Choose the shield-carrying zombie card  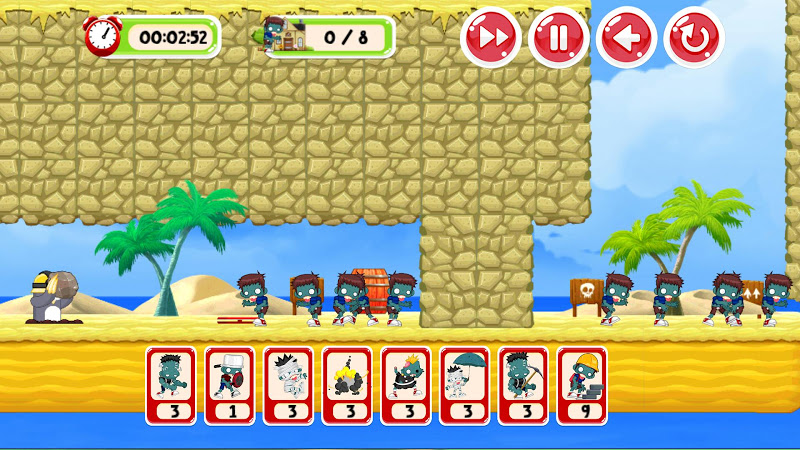tap(230, 385)
